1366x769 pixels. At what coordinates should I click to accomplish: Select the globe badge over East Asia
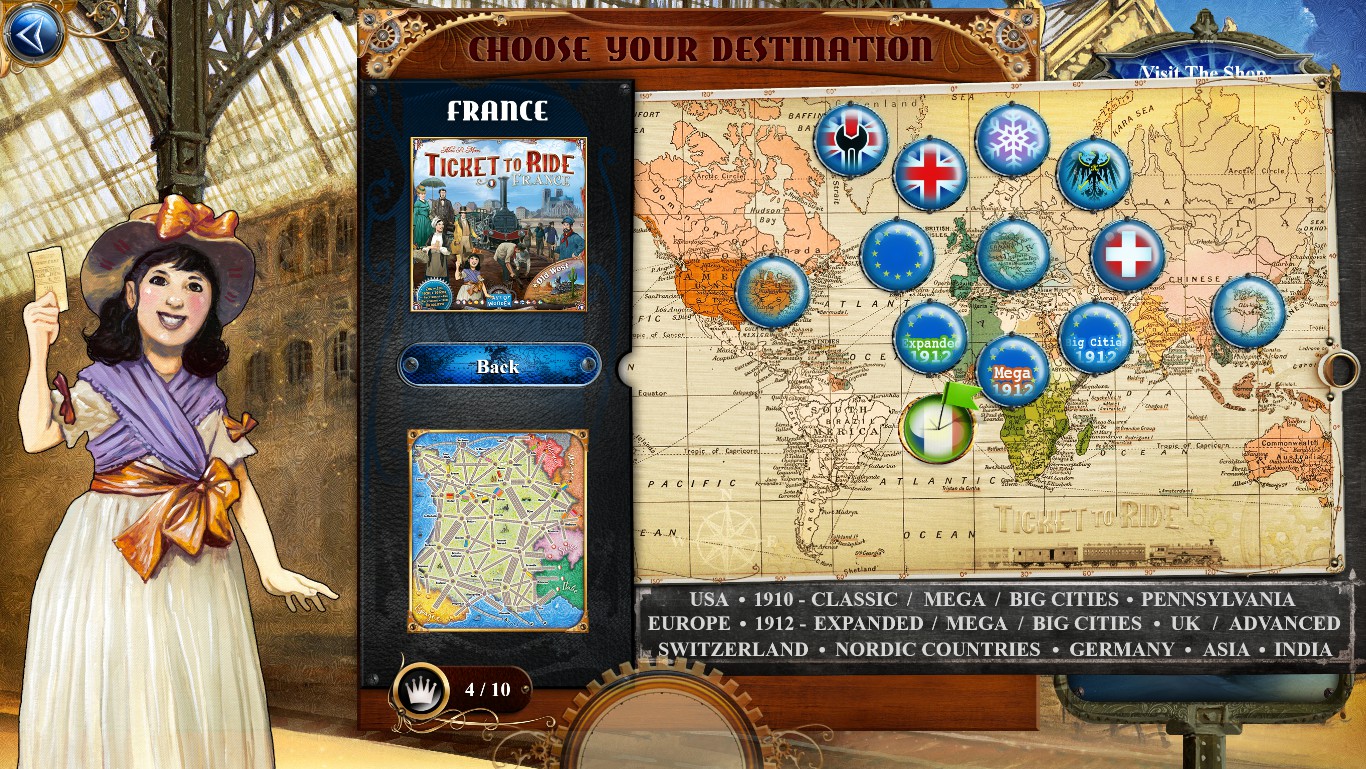(x=1248, y=311)
